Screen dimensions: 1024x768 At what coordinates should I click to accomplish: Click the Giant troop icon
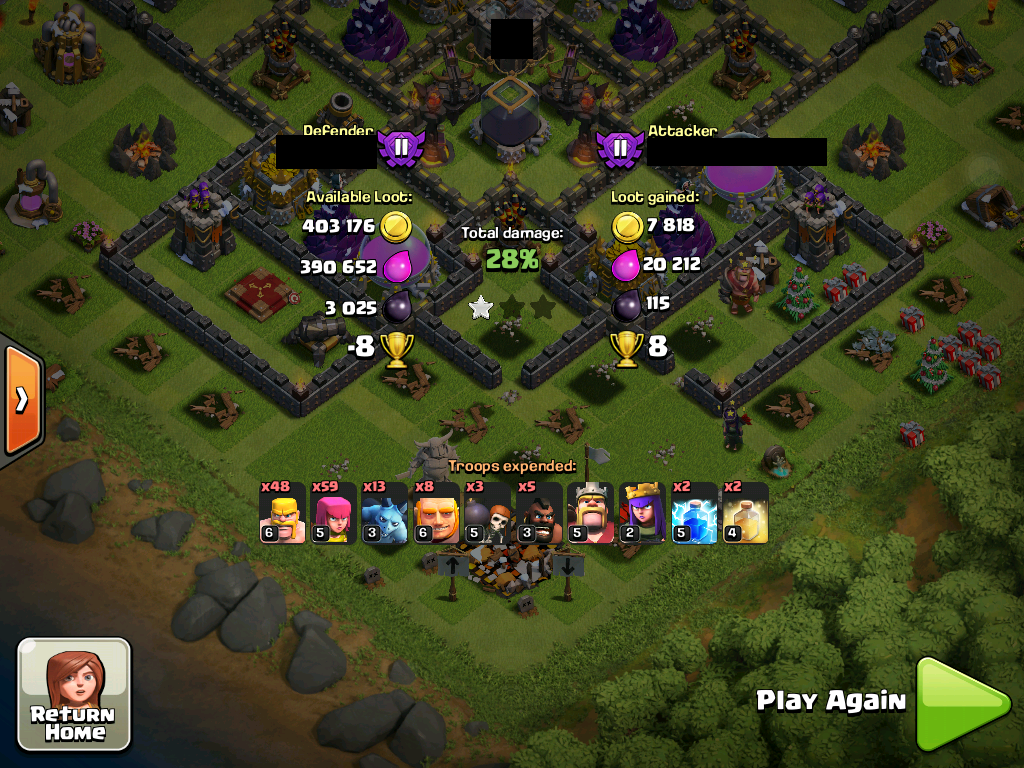[x=437, y=513]
